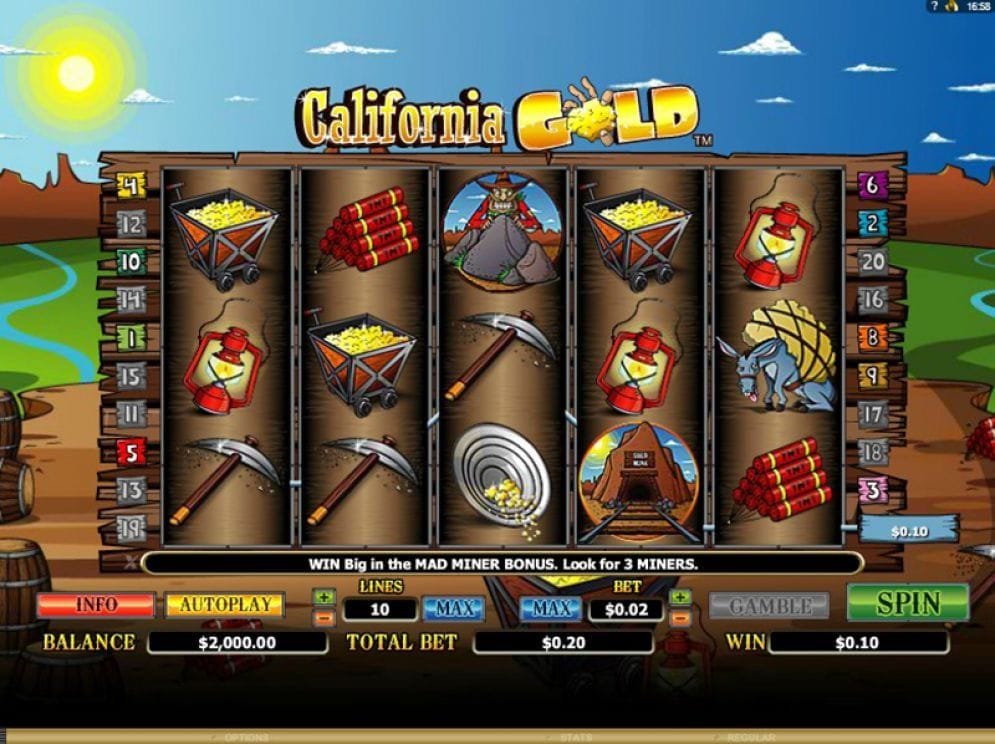Click the GAMBLE button
The height and width of the screenshot is (744, 995).
click(769, 606)
